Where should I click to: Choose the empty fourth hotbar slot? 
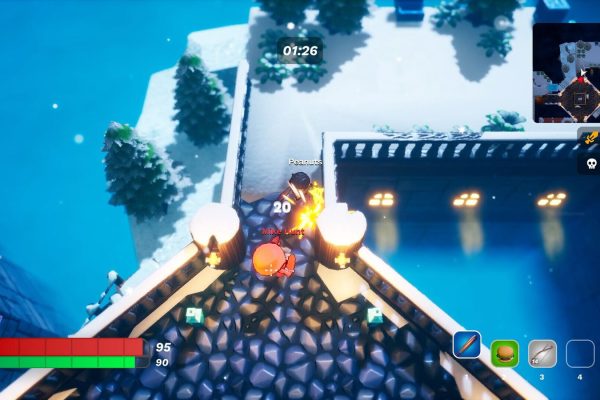tap(580, 353)
